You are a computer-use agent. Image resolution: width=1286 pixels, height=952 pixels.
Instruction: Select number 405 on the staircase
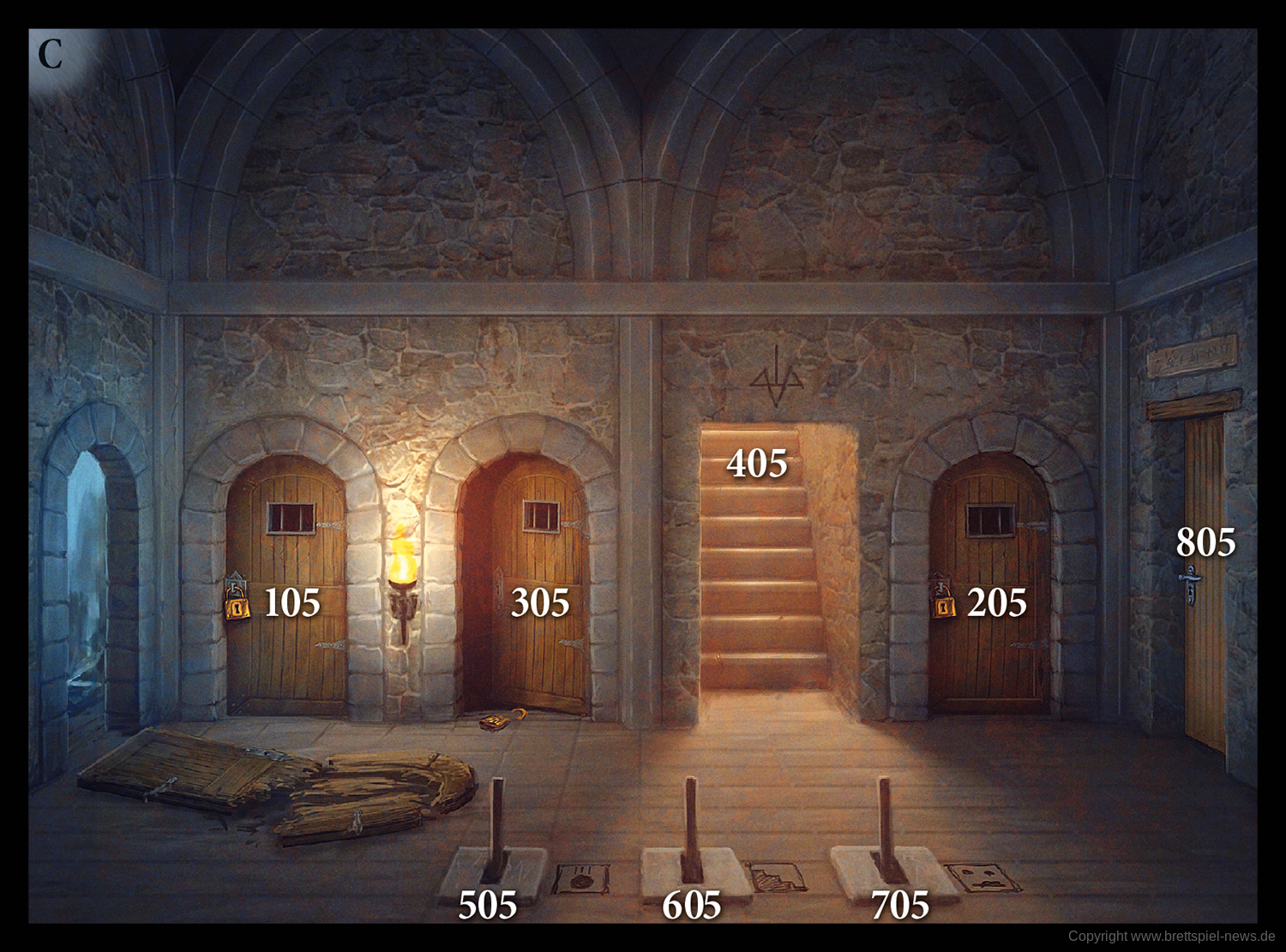click(756, 464)
